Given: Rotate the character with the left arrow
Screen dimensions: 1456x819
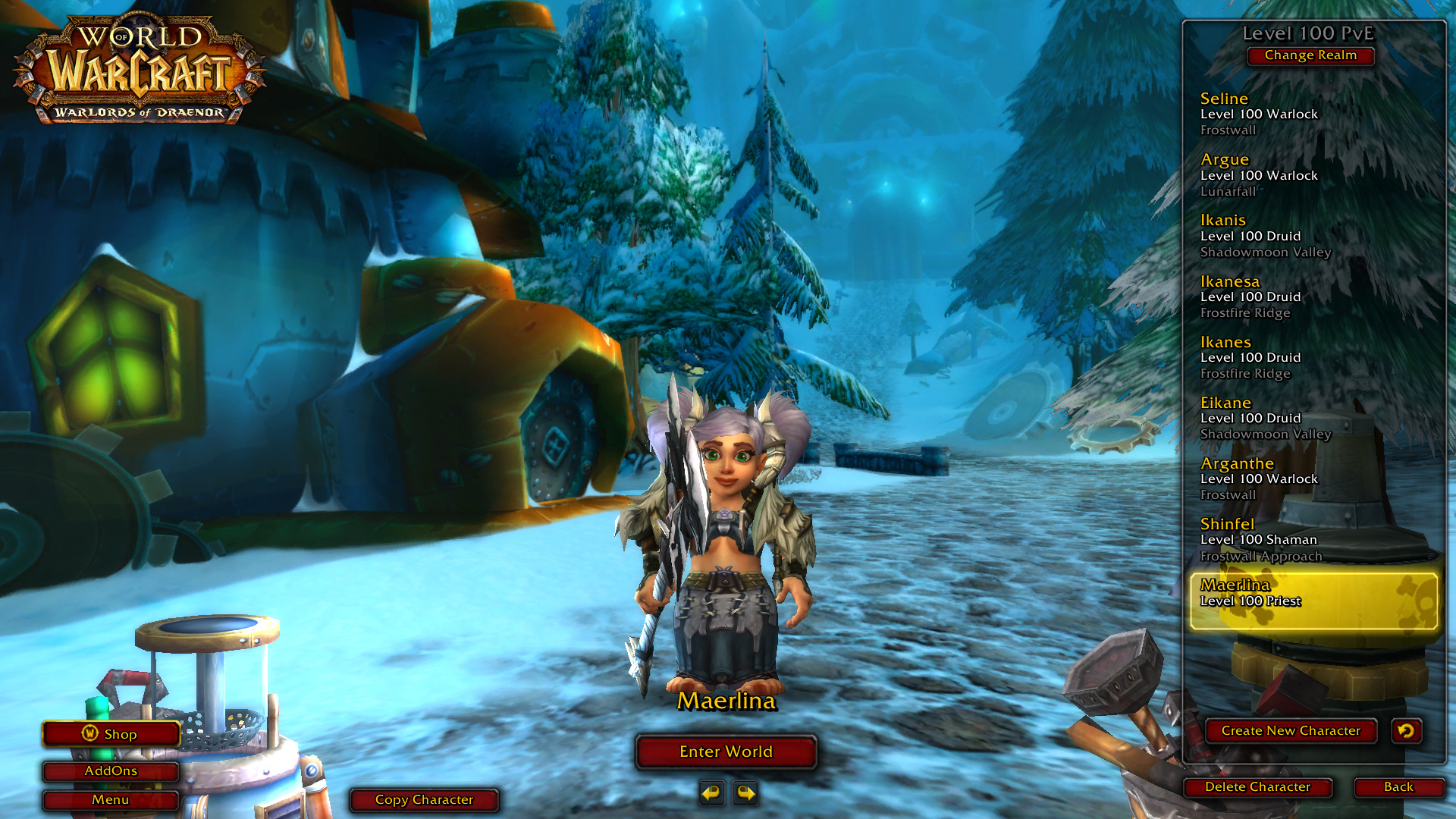Looking at the screenshot, I should click(x=711, y=793).
